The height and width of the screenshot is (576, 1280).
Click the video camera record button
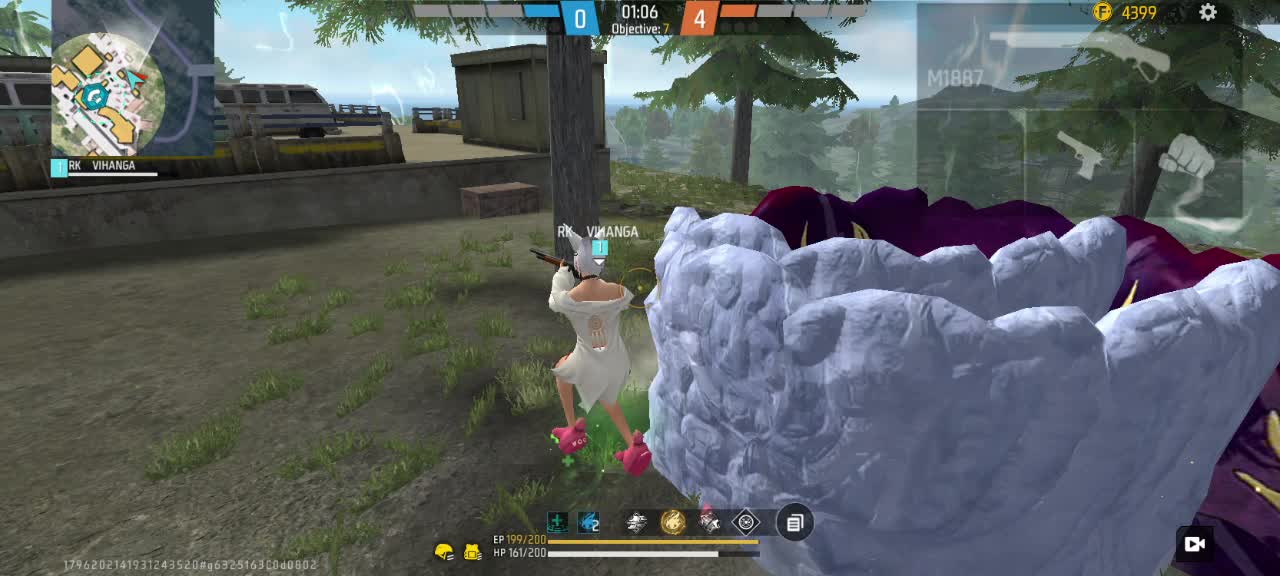coord(1194,544)
